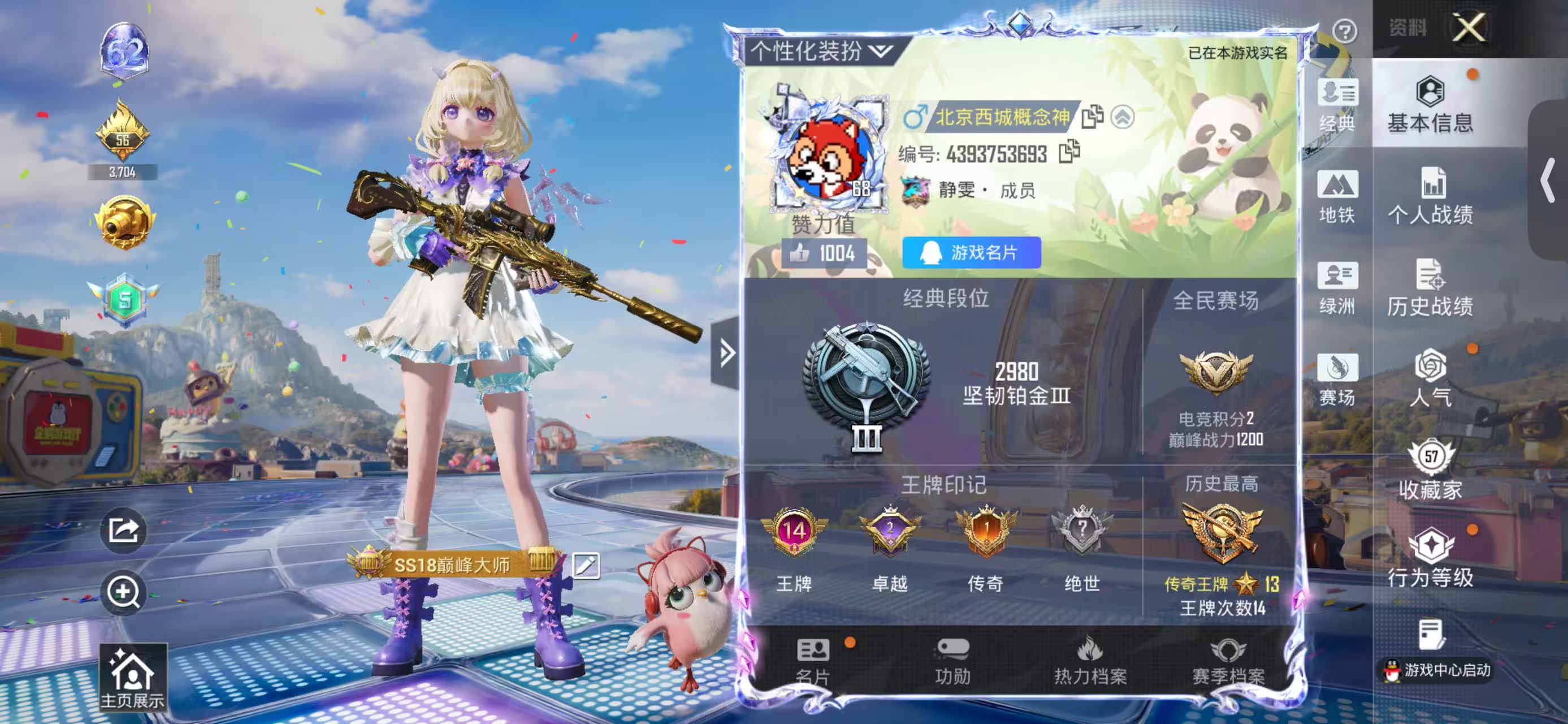This screenshot has width=1568, height=724.
Task: Click the help question mark icon
Action: click(x=1344, y=31)
